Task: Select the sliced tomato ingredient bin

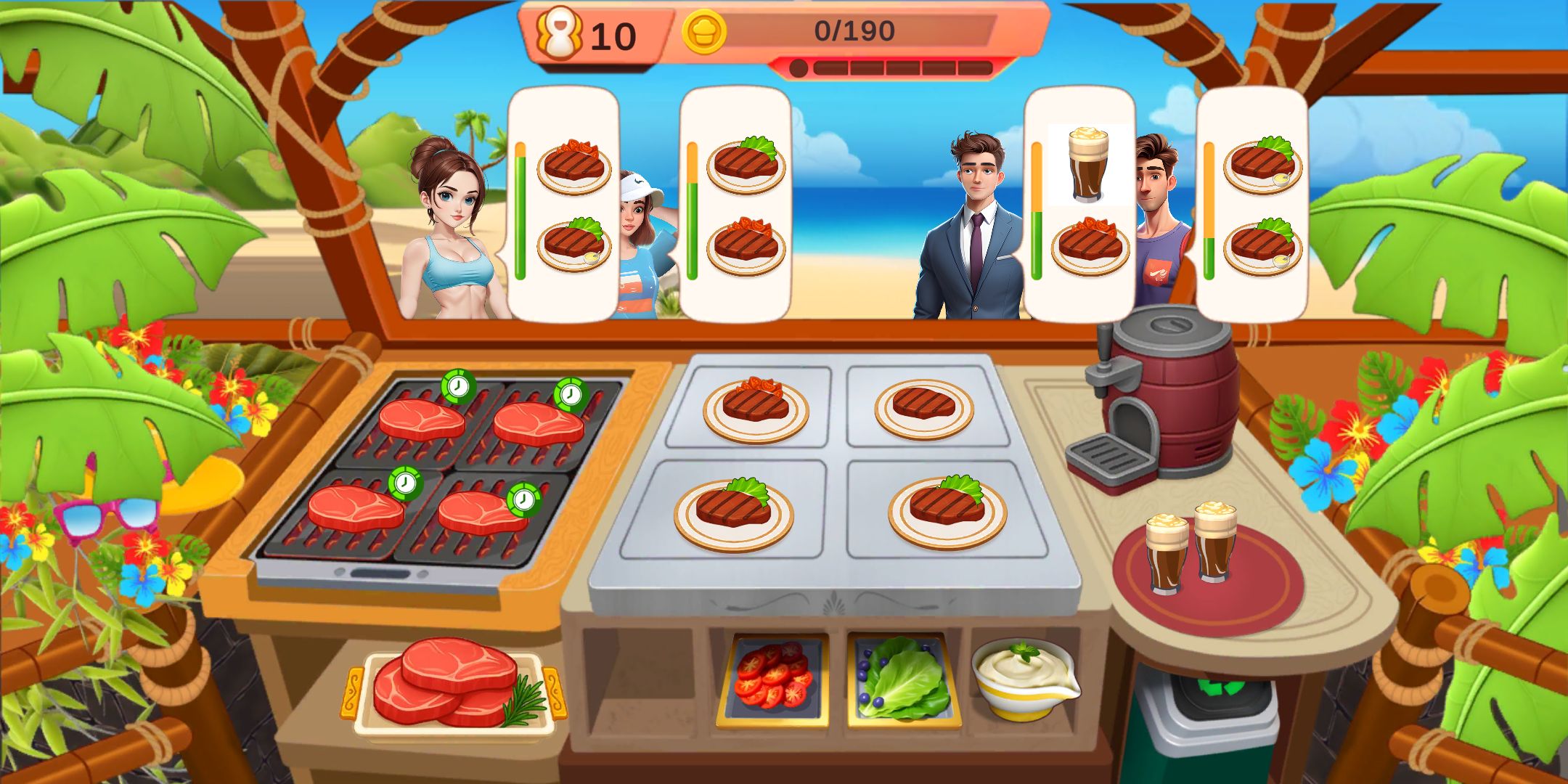Action: [x=772, y=681]
